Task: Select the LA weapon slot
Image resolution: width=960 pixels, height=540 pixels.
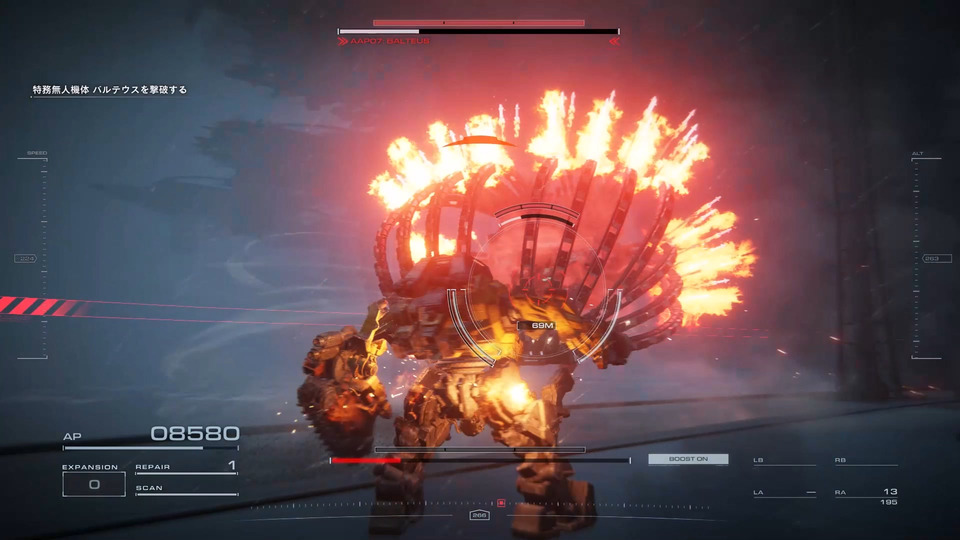Action: [784, 493]
